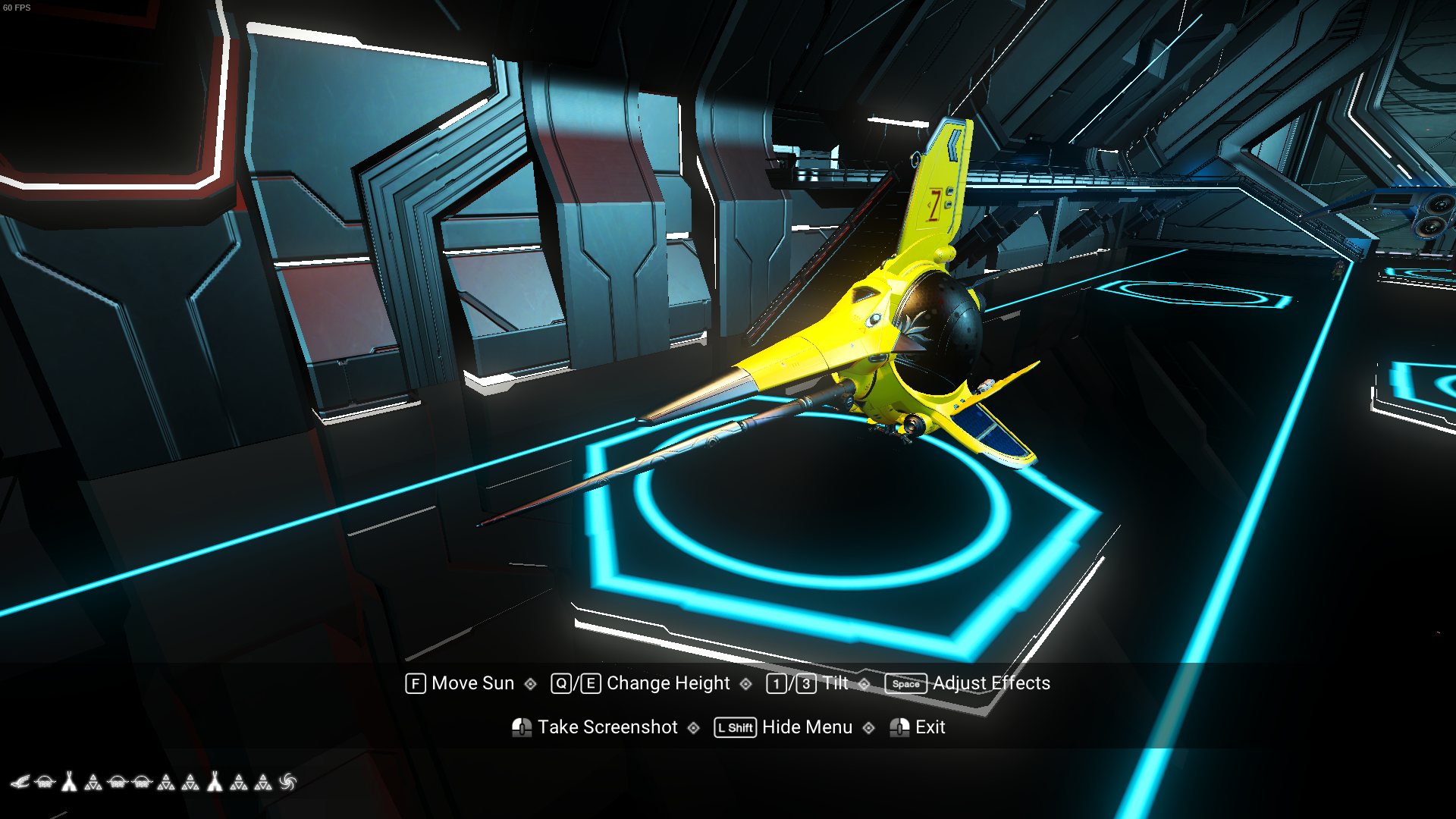
Task: Toggle Hide Menu
Action: [807, 727]
